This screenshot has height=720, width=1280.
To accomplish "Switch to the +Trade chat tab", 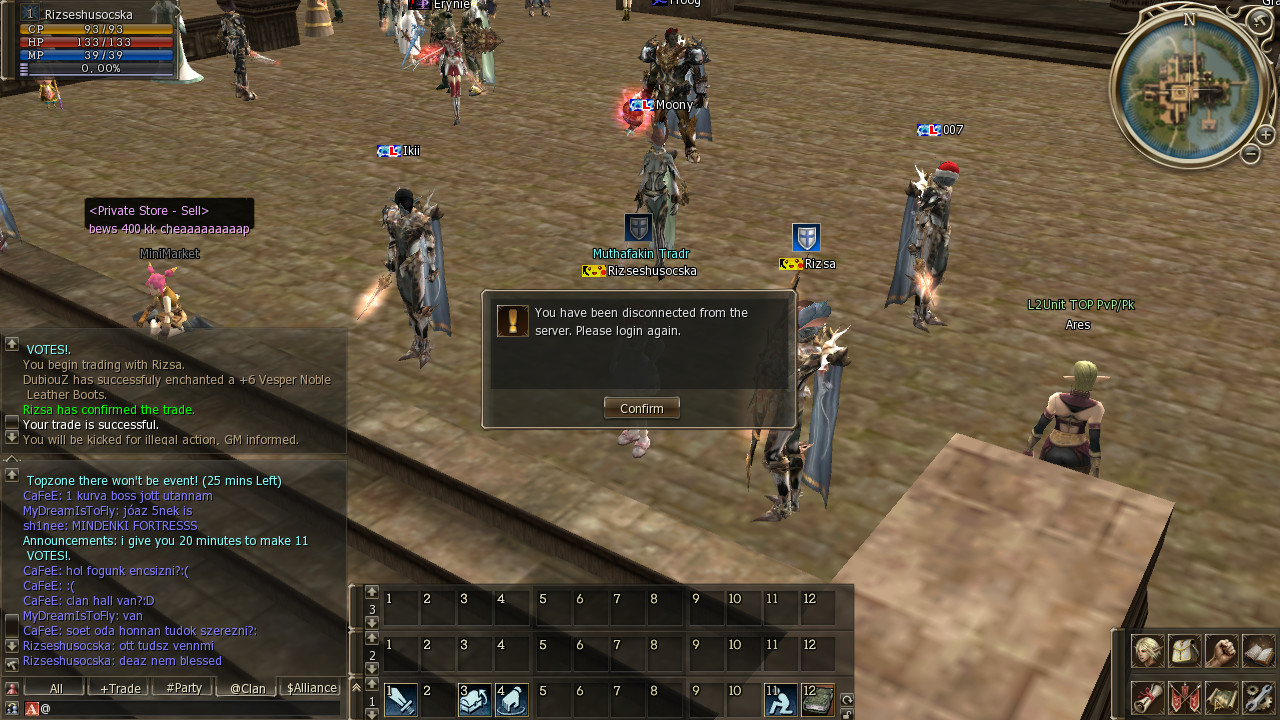I will (x=119, y=688).
